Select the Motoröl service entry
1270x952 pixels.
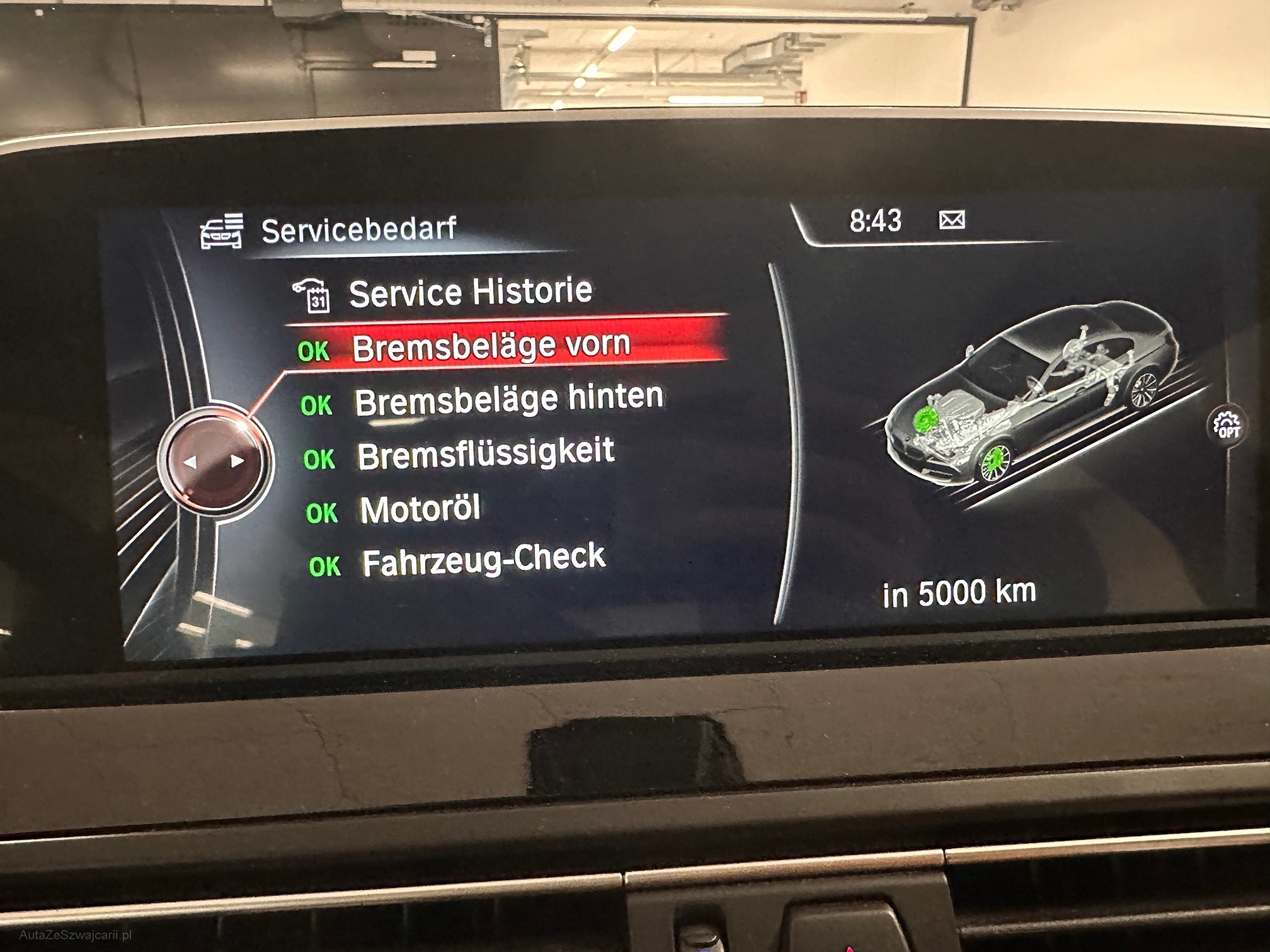420,509
